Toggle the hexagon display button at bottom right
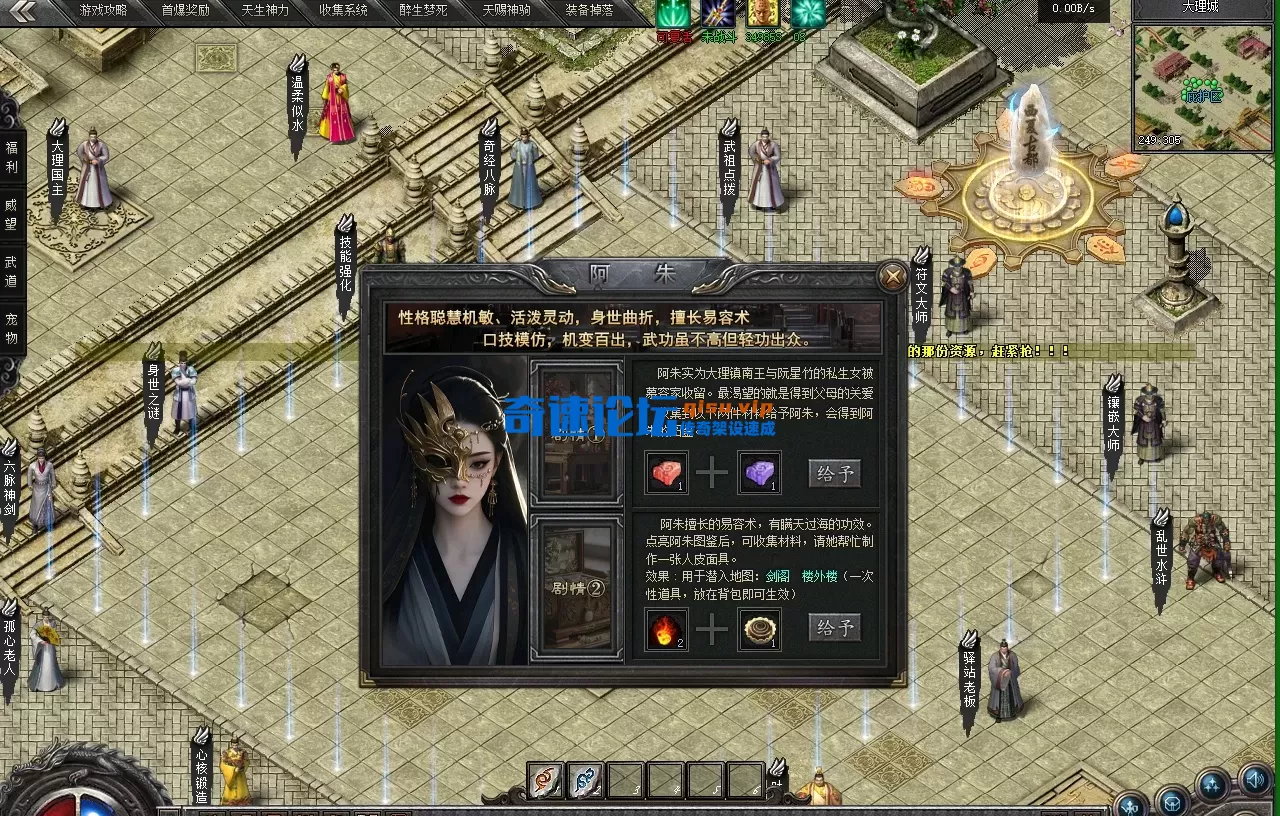This screenshot has height=816, width=1280. pyautogui.click(x=1172, y=803)
